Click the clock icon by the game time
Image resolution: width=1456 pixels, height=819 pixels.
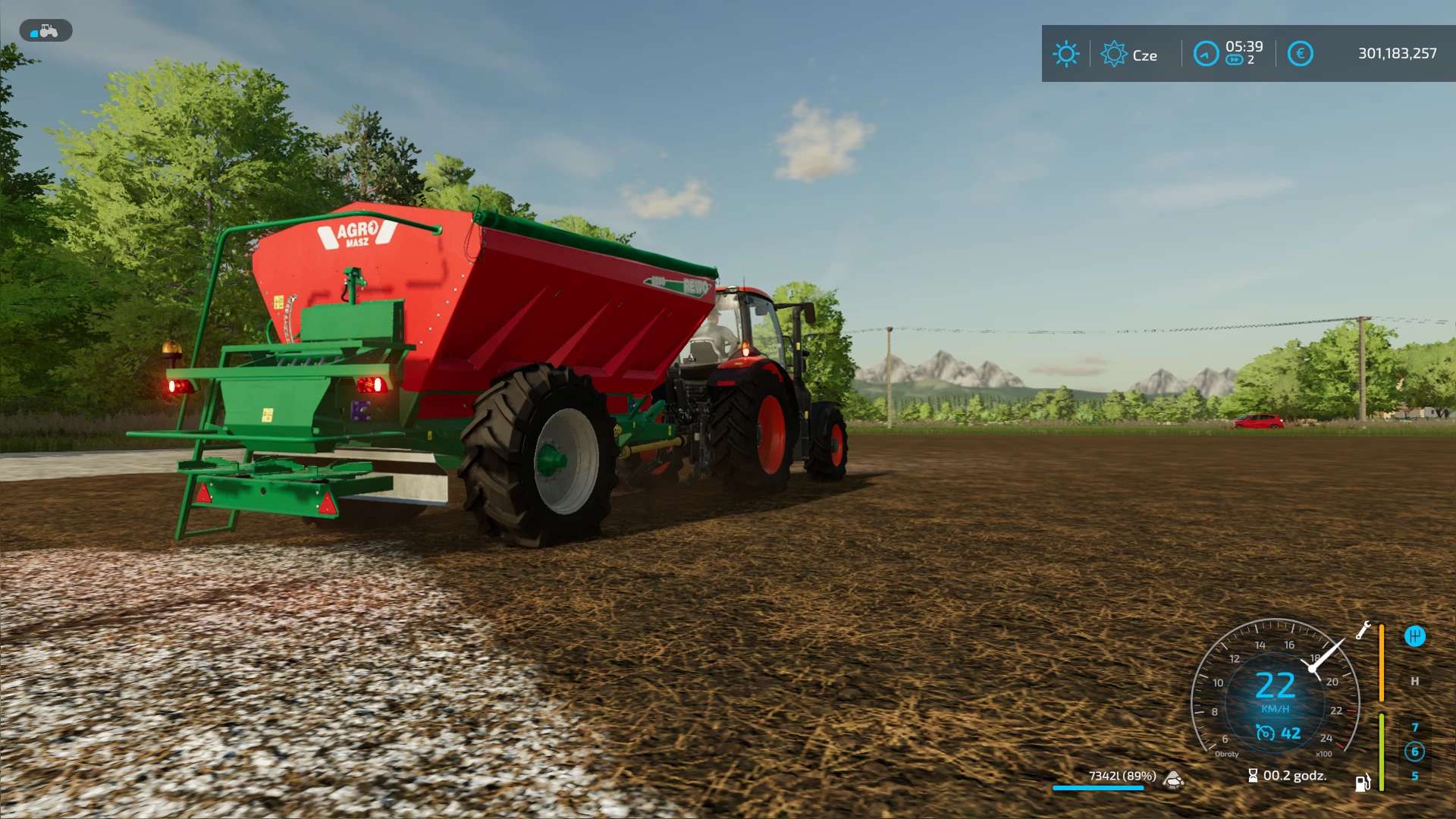point(1205,54)
